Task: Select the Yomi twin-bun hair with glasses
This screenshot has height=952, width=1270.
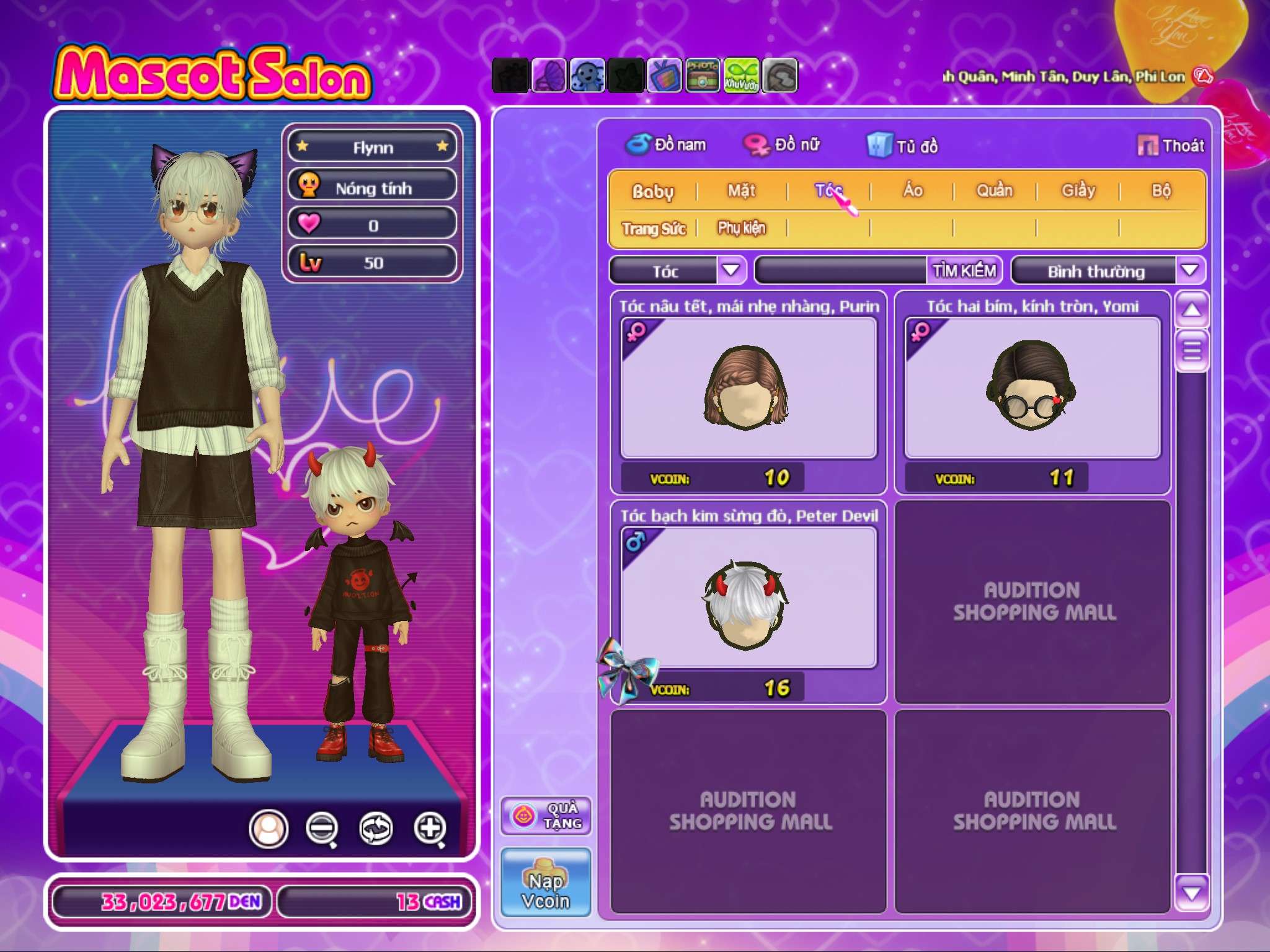Action: point(1032,388)
